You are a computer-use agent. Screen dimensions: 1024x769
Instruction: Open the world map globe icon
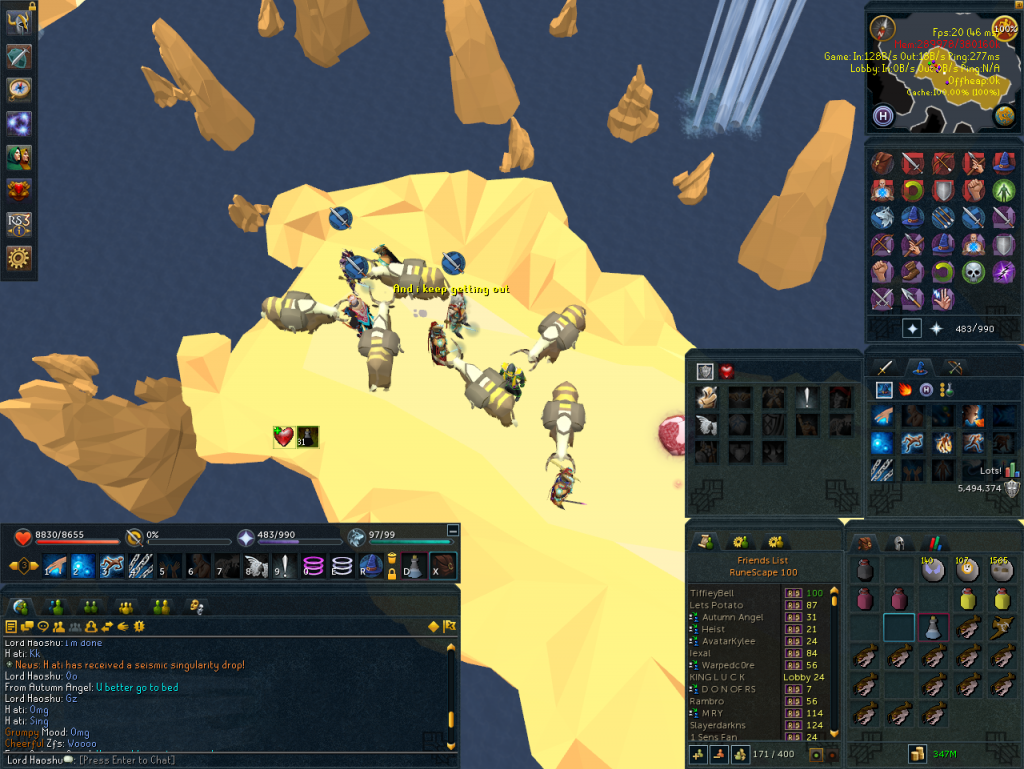tap(1004, 116)
